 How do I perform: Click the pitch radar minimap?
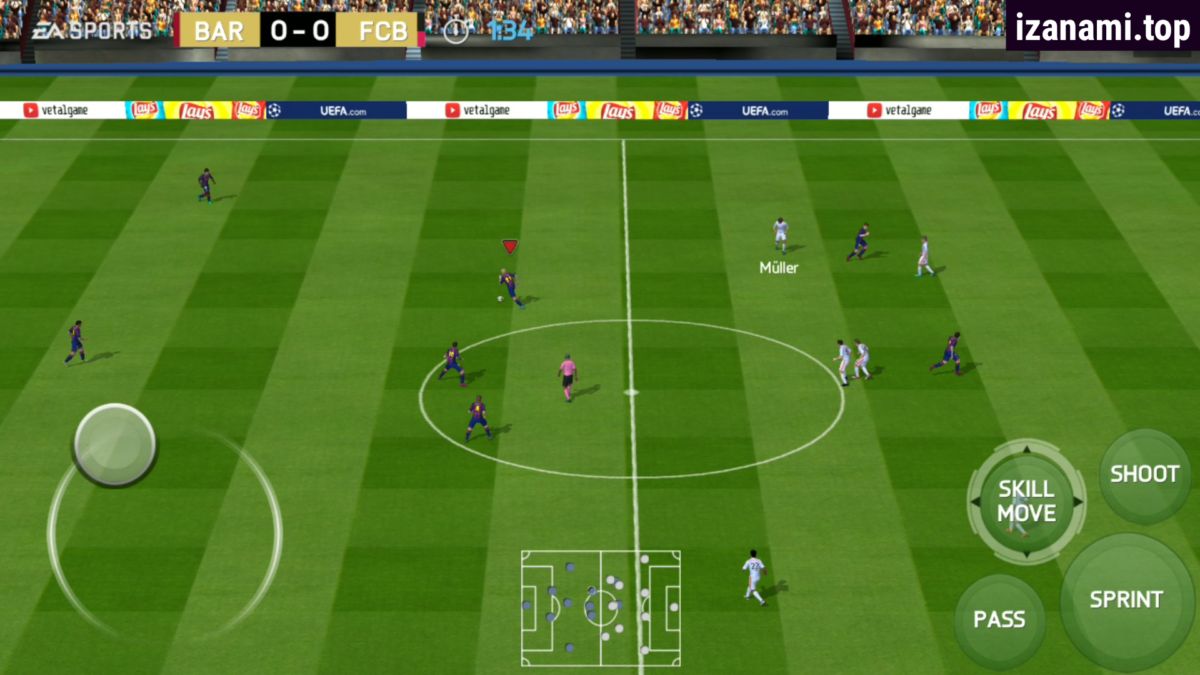coord(600,607)
